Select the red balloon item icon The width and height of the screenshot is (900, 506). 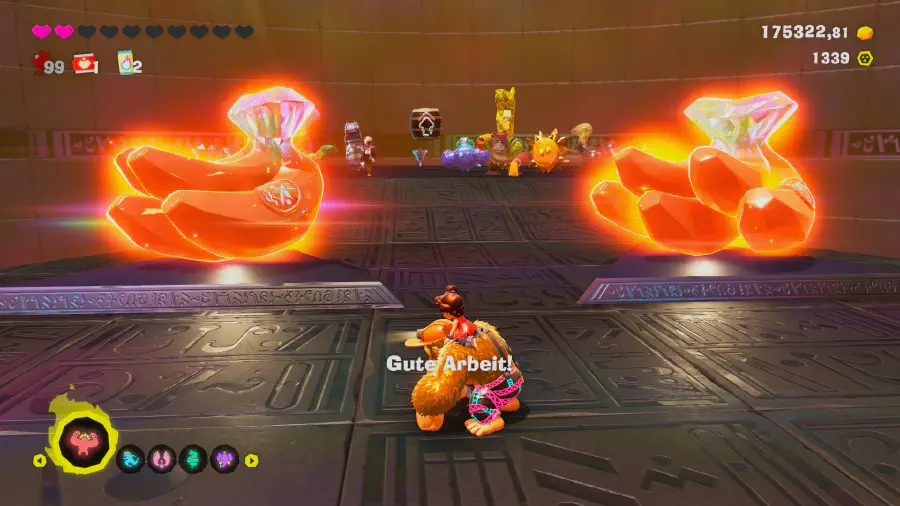[39, 65]
